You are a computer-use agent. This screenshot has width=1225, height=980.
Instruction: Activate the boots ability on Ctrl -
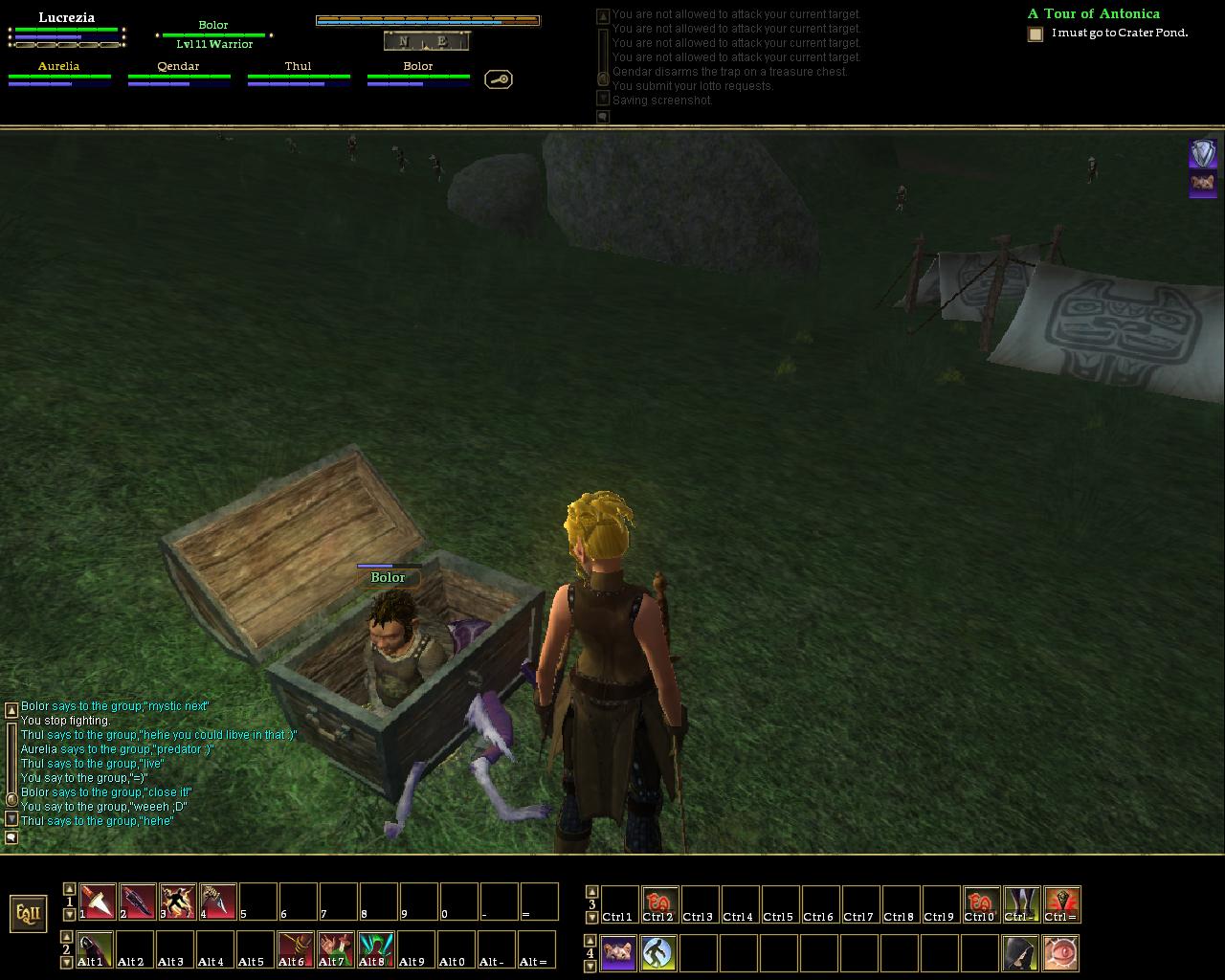coord(1021,904)
